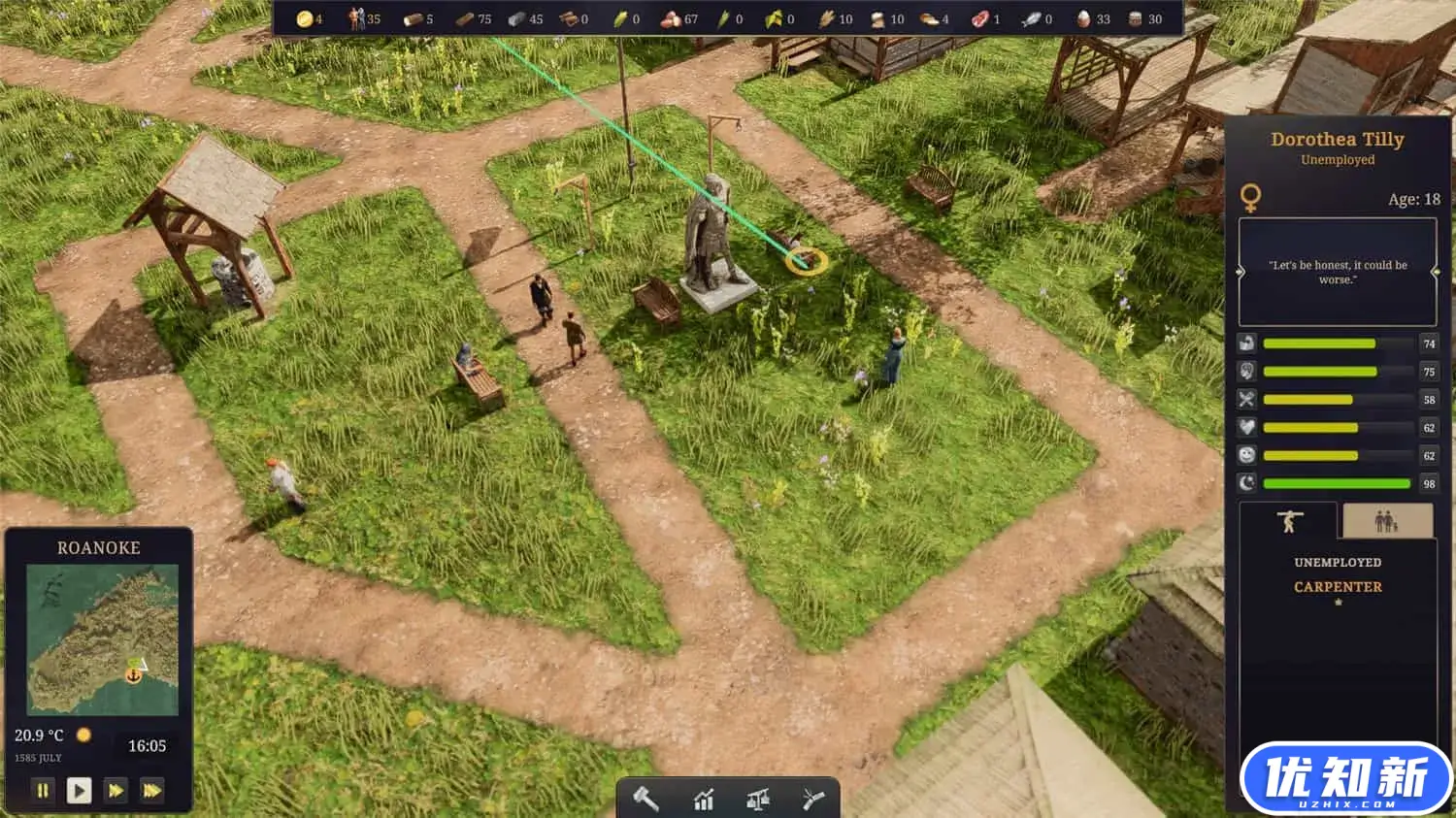
Task: Switch to the family tab
Action: (x=1385, y=522)
